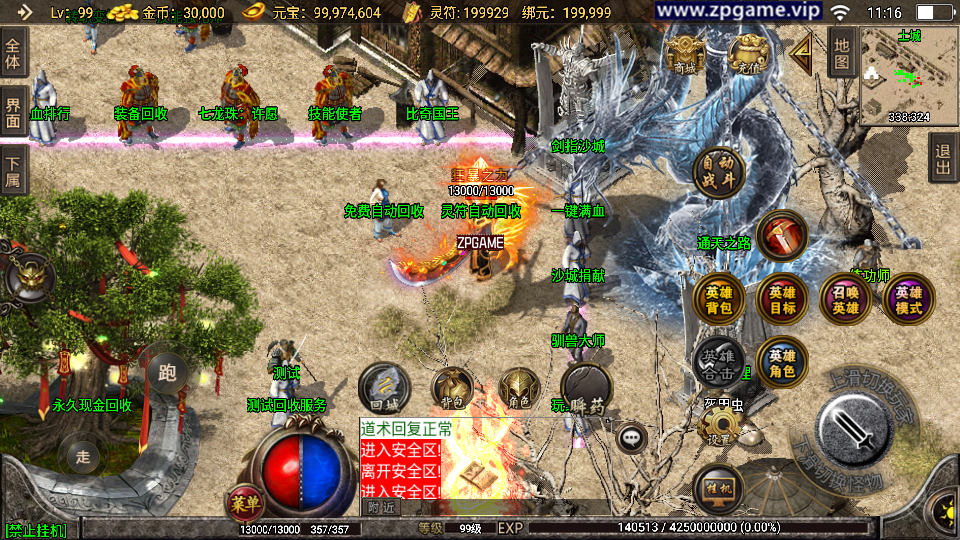Screen dimensions: 960x540
Task: Open the 菜单 menu button
Action: [x=243, y=501]
